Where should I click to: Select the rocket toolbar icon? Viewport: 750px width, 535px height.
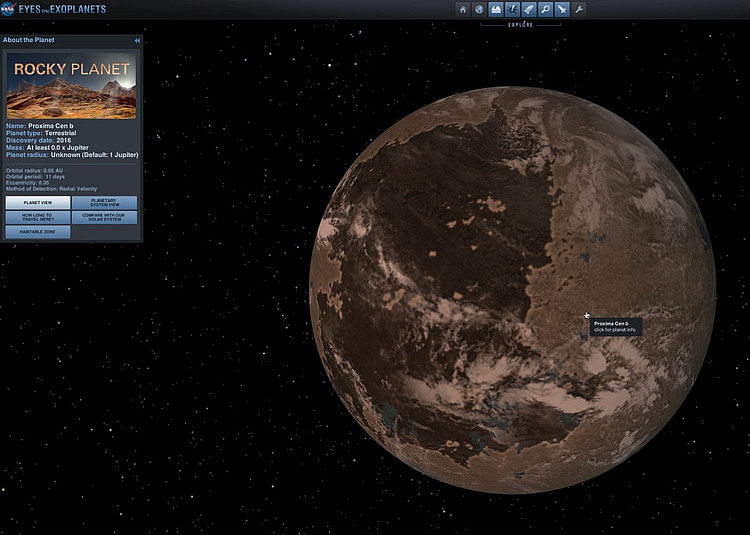pyautogui.click(x=529, y=9)
